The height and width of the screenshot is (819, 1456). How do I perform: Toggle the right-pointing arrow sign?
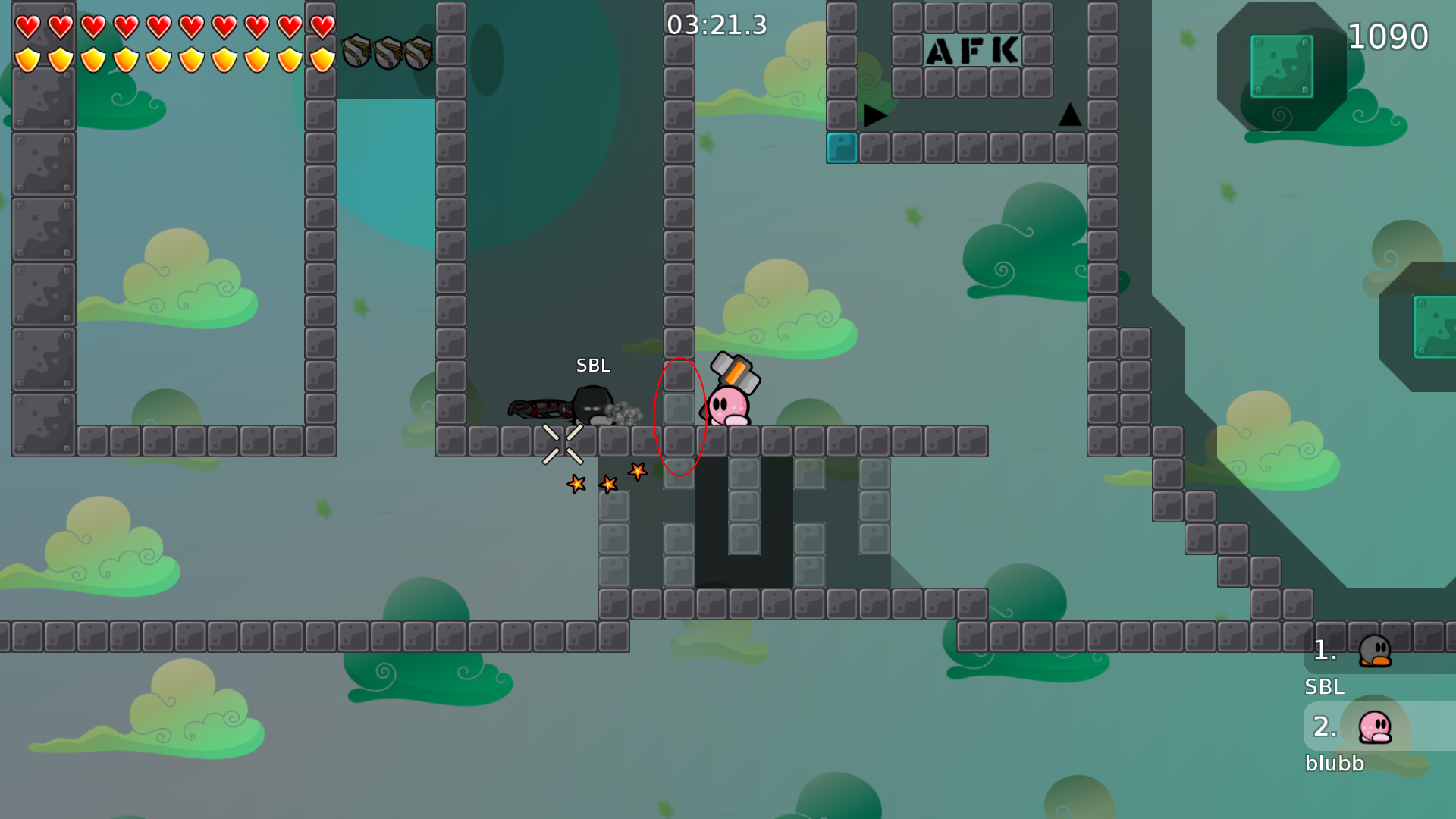[874, 115]
